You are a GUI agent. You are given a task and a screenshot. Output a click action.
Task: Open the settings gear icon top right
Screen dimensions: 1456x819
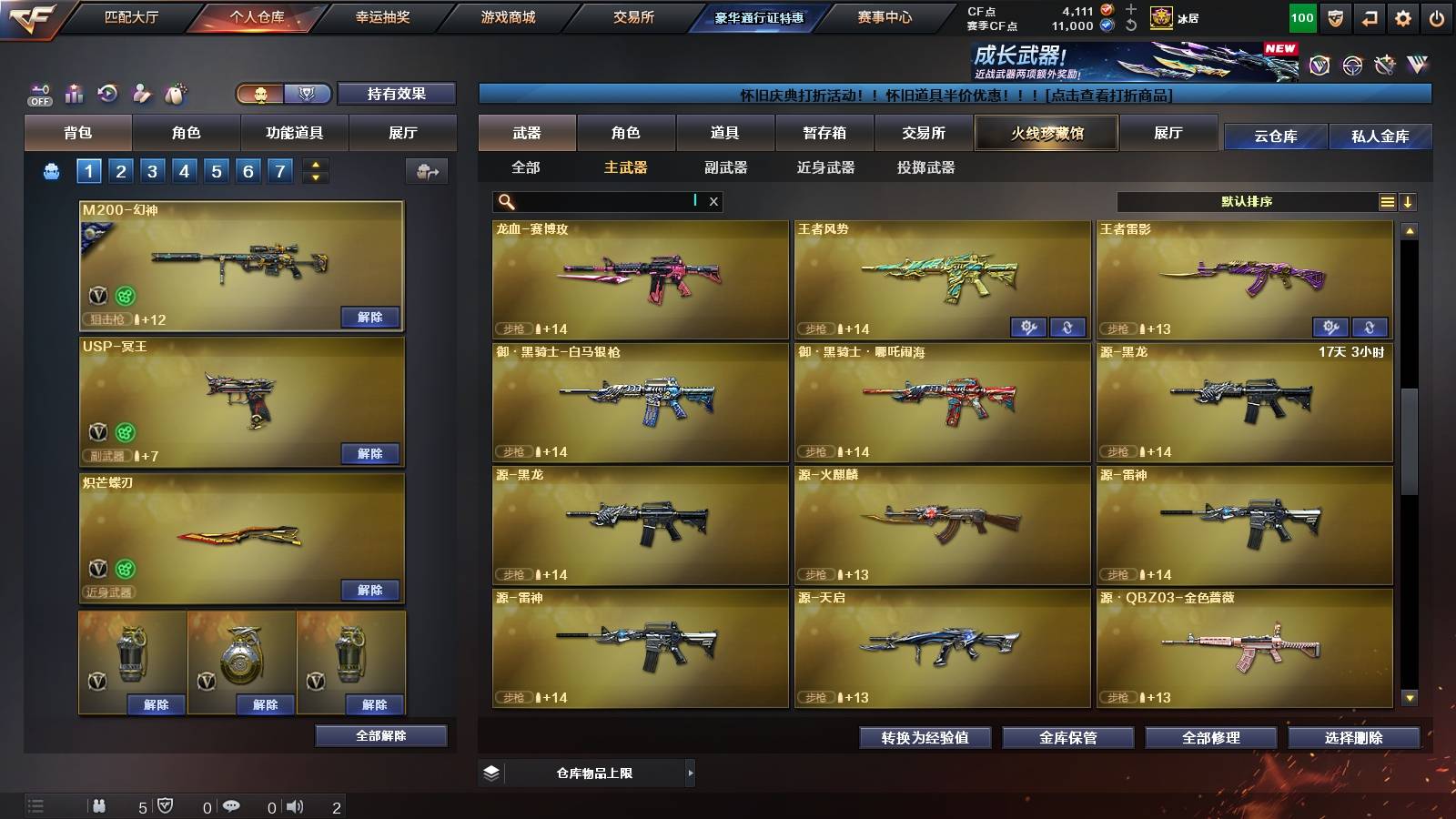(1401, 17)
